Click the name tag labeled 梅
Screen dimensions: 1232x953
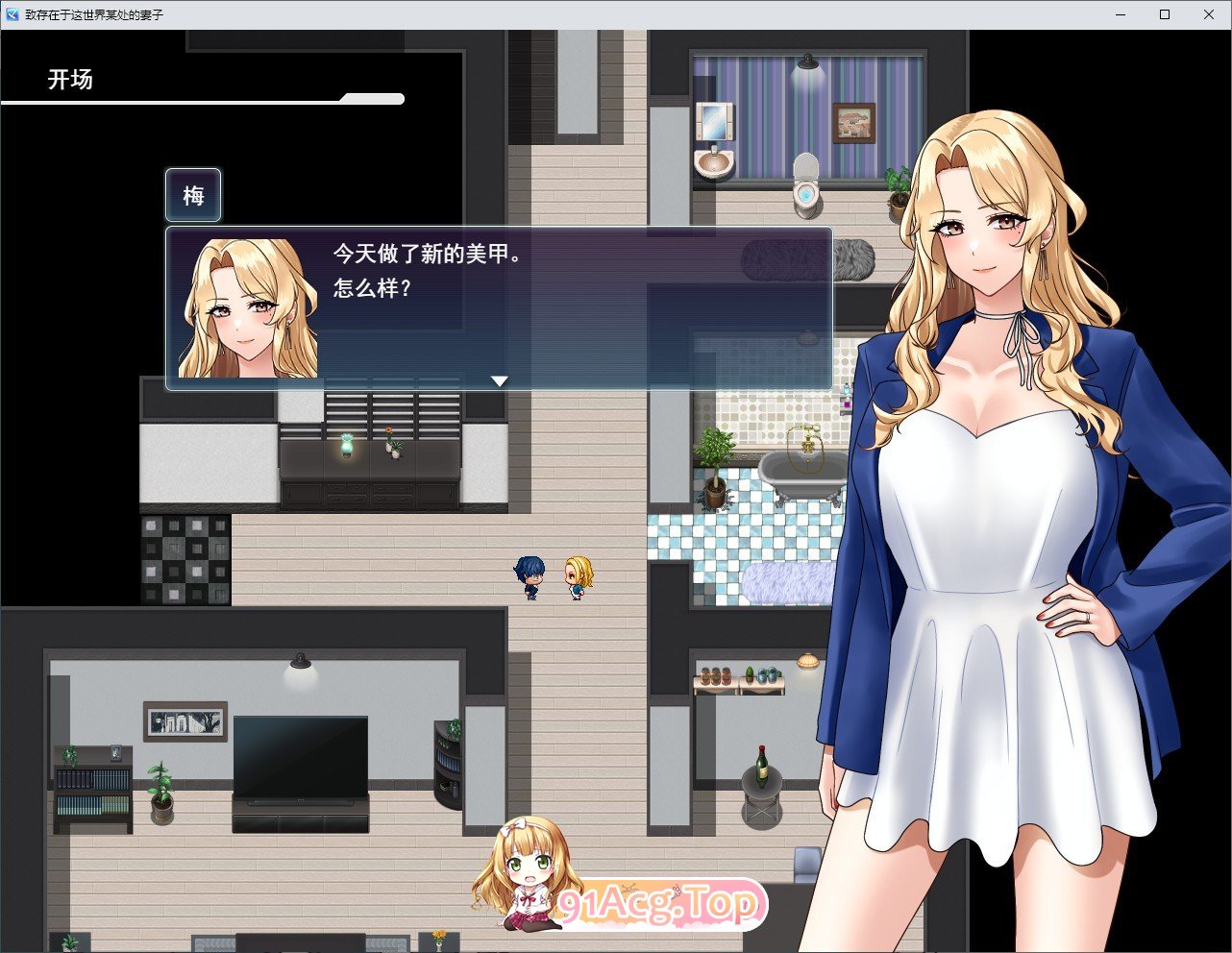192,195
